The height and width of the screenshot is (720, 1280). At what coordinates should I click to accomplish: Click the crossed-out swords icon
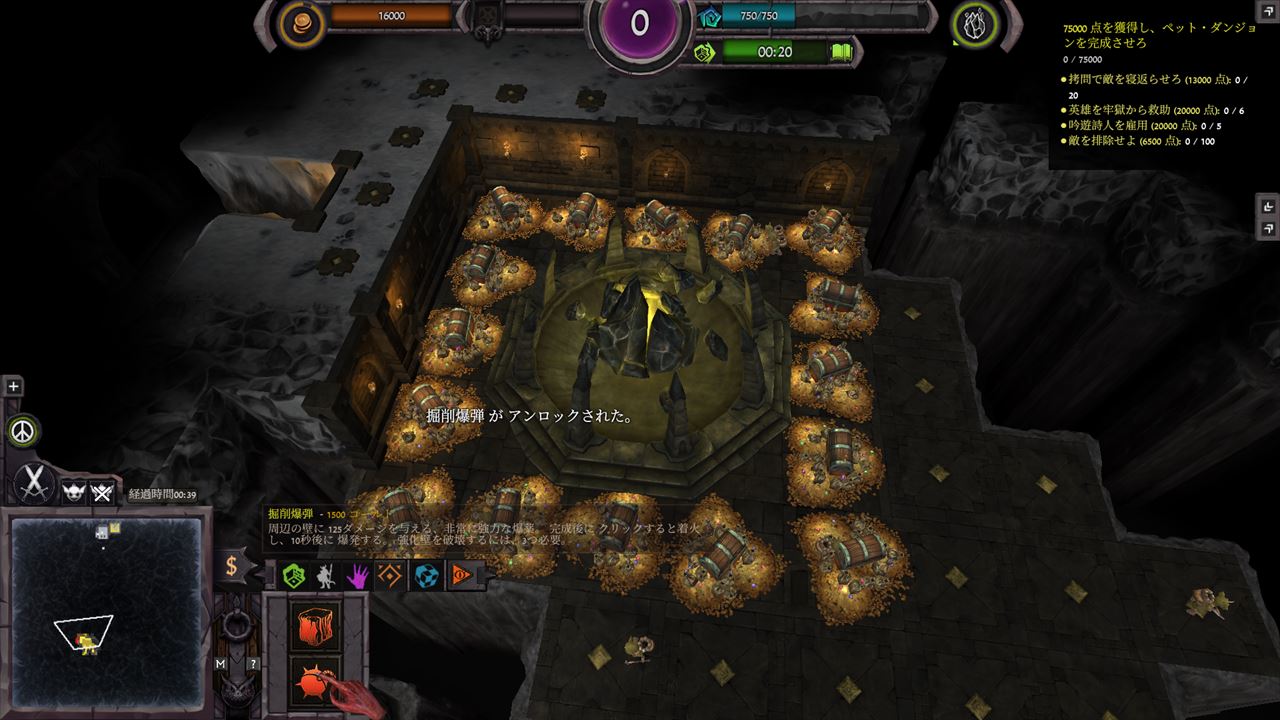click(x=101, y=491)
